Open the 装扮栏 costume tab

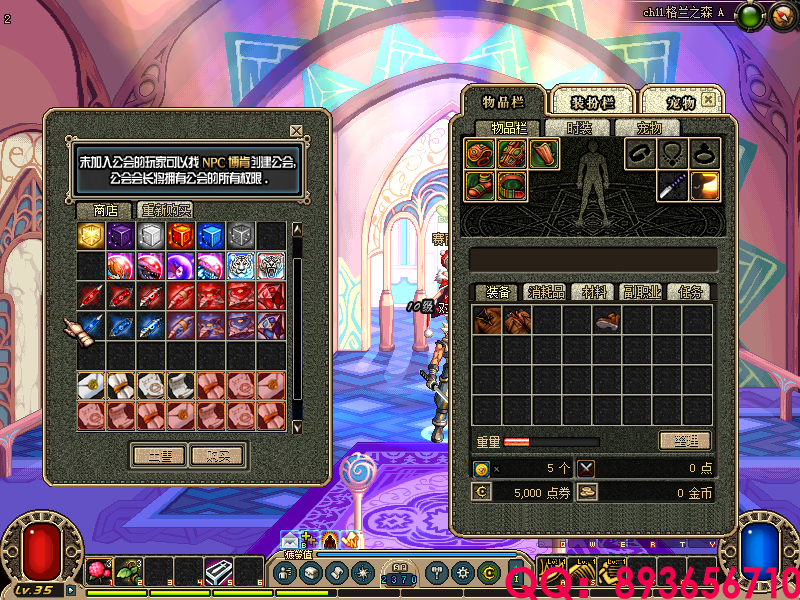(592, 102)
